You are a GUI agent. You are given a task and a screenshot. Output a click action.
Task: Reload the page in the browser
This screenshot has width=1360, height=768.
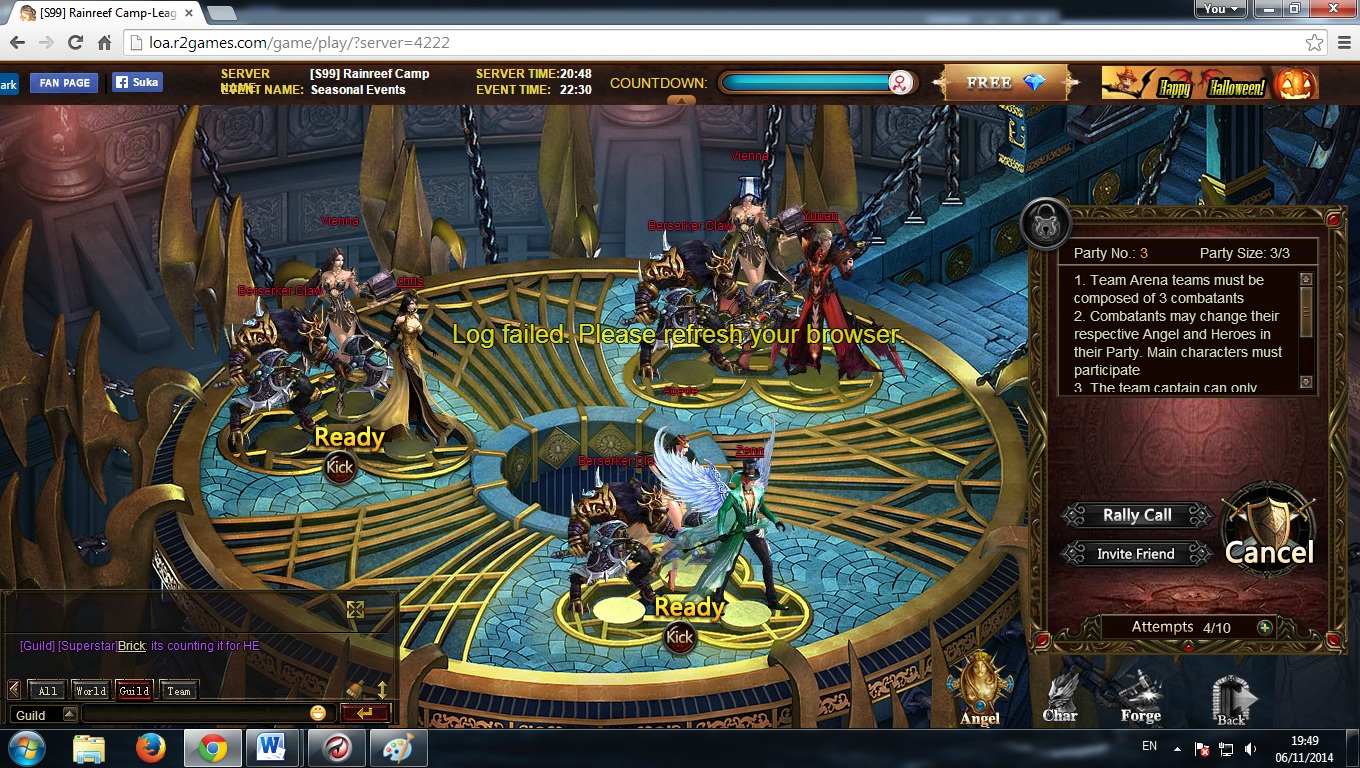(x=75, y=43)
